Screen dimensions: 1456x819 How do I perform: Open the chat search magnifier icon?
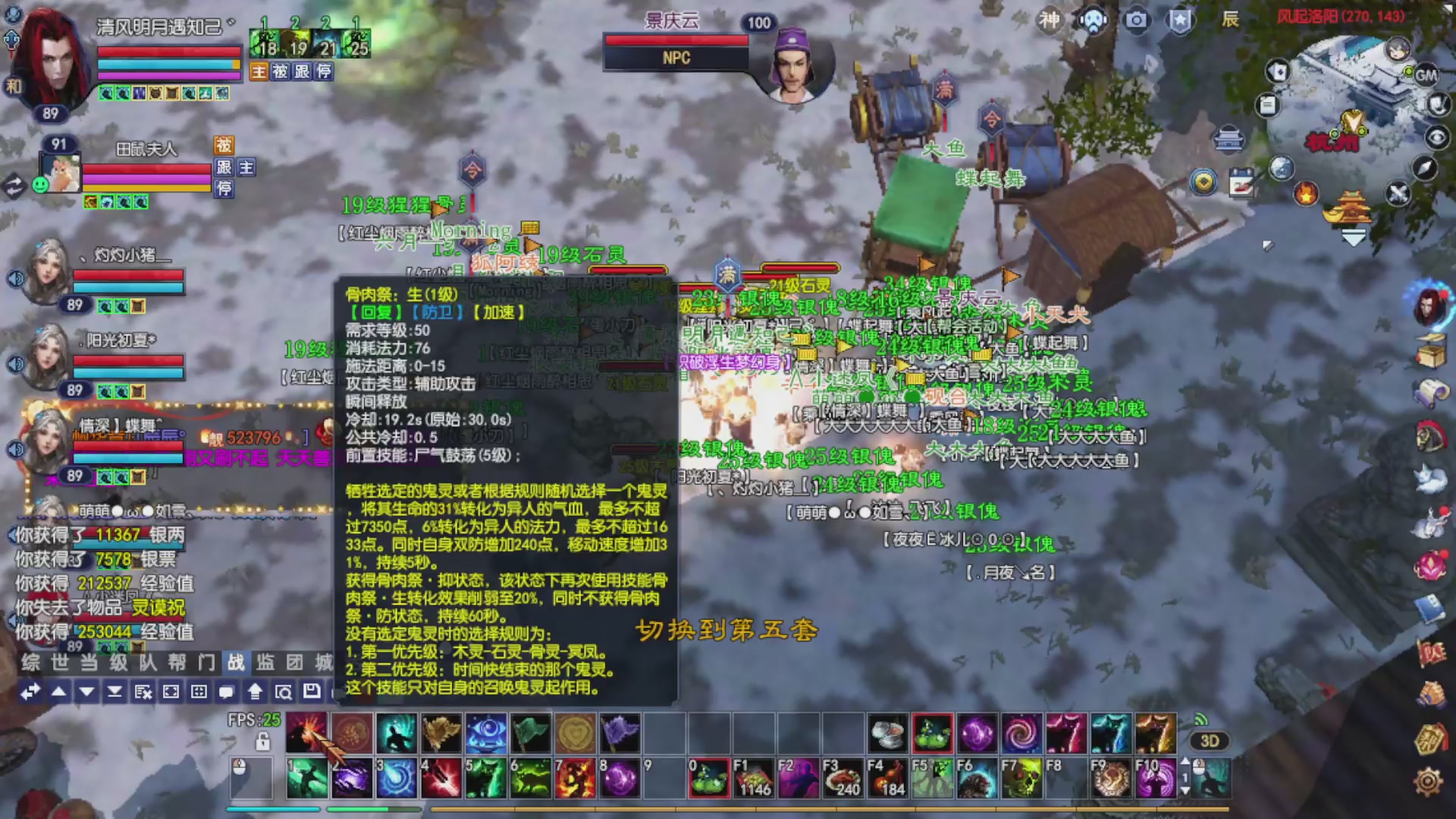click(284, 691)
